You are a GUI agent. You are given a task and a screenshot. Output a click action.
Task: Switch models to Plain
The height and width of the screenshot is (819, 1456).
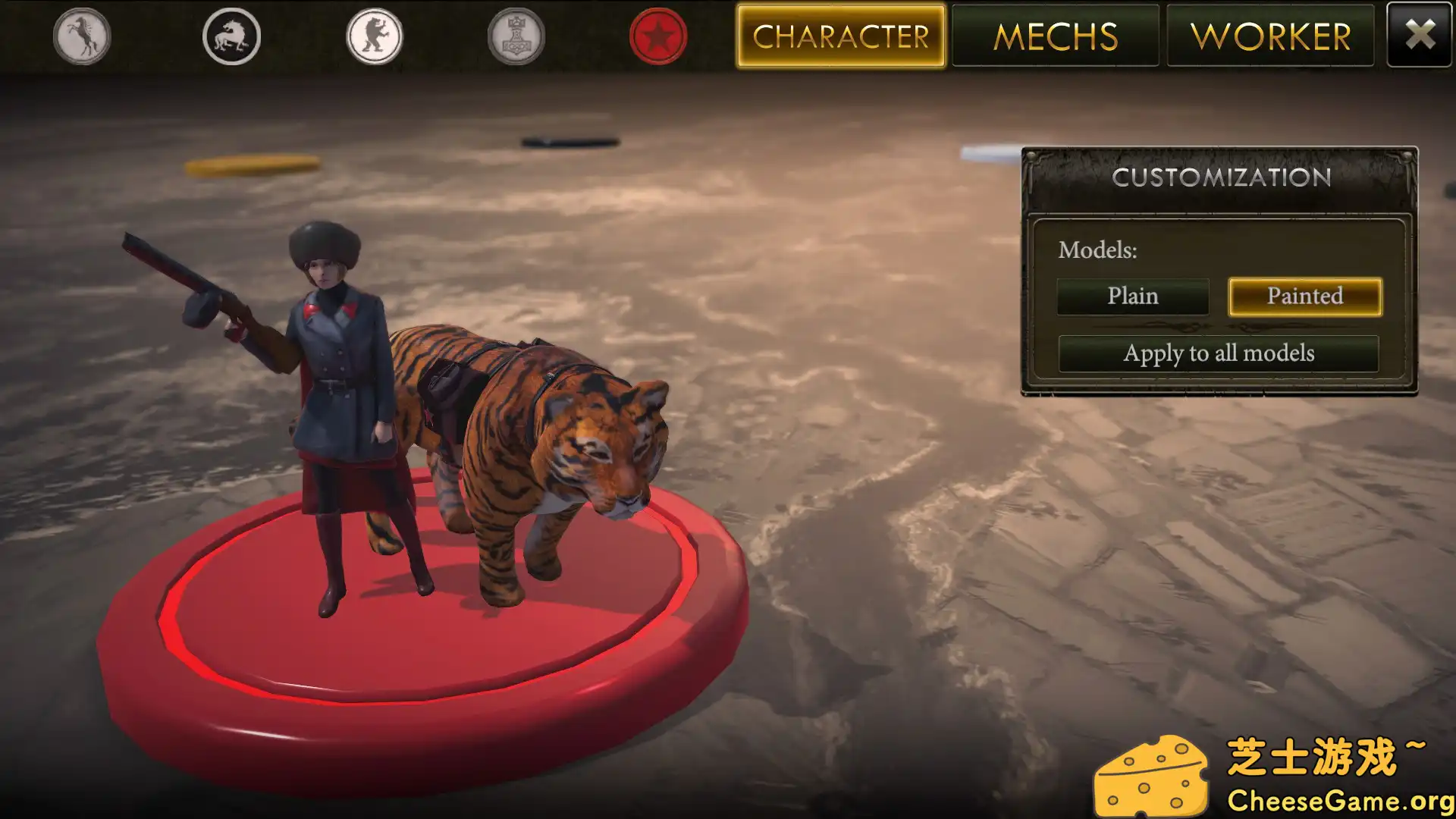pos(1133,297)
